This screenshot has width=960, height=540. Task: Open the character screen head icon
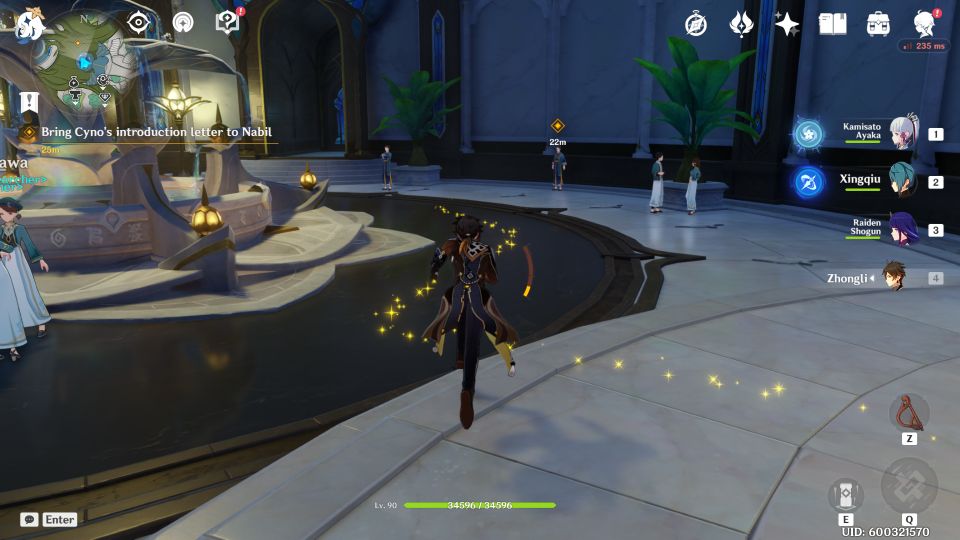pyautogui.click(x=925, y=24)
